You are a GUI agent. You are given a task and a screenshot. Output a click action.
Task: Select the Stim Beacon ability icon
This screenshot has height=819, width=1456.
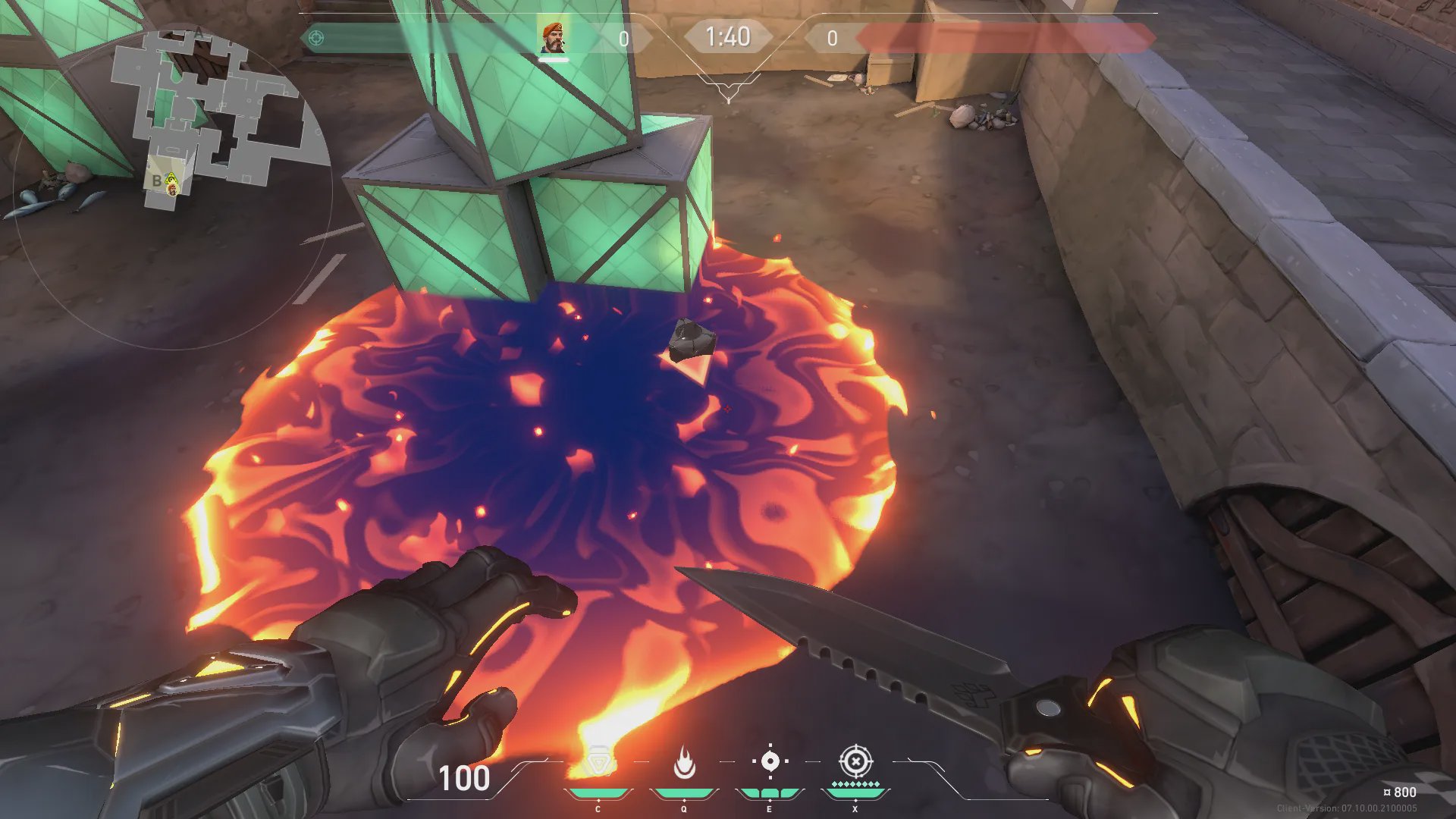tap(598, 762)
